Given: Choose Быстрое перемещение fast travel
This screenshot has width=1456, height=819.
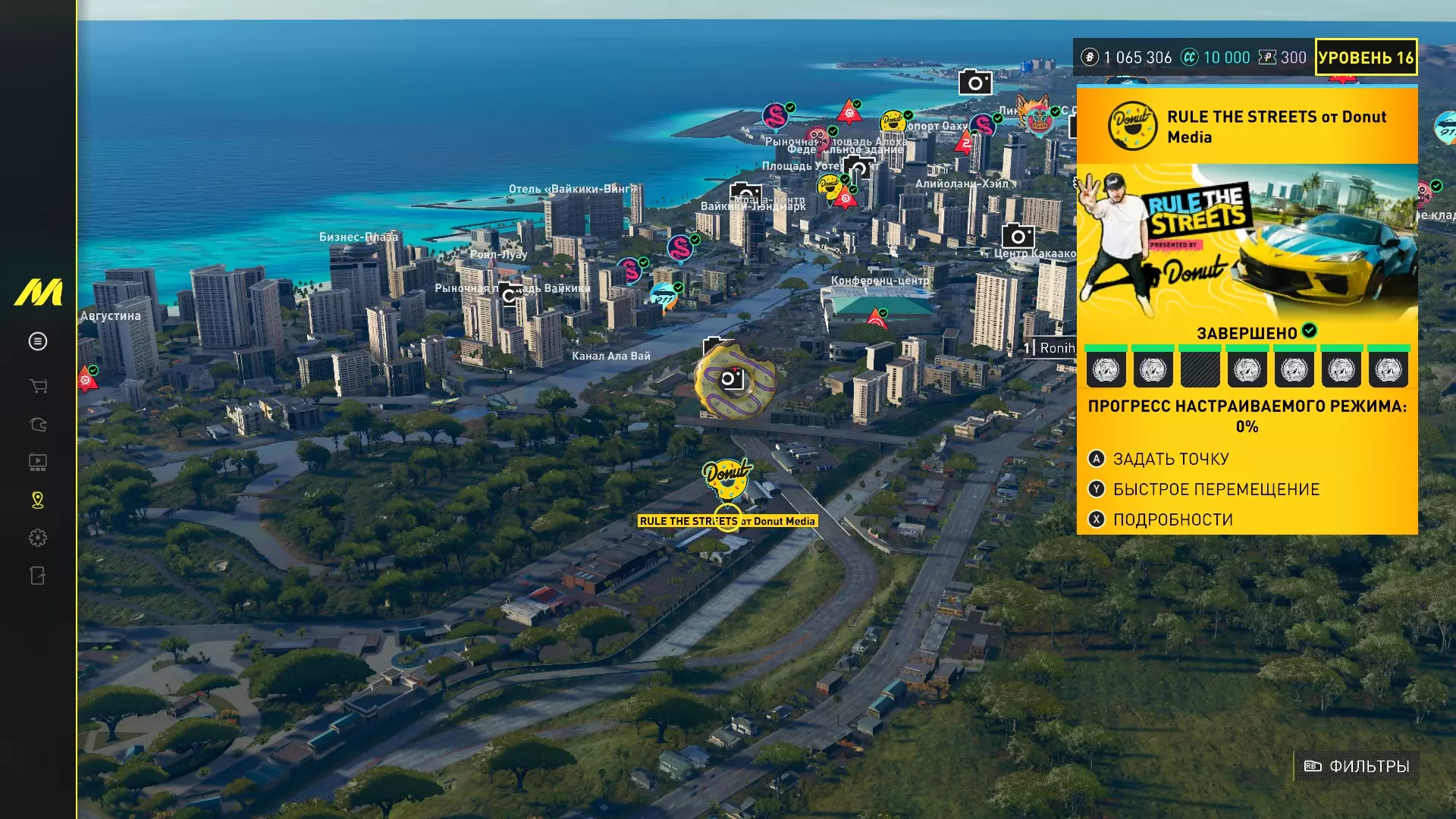Looking at the screenshot, I should click(x=1216, y=489).
